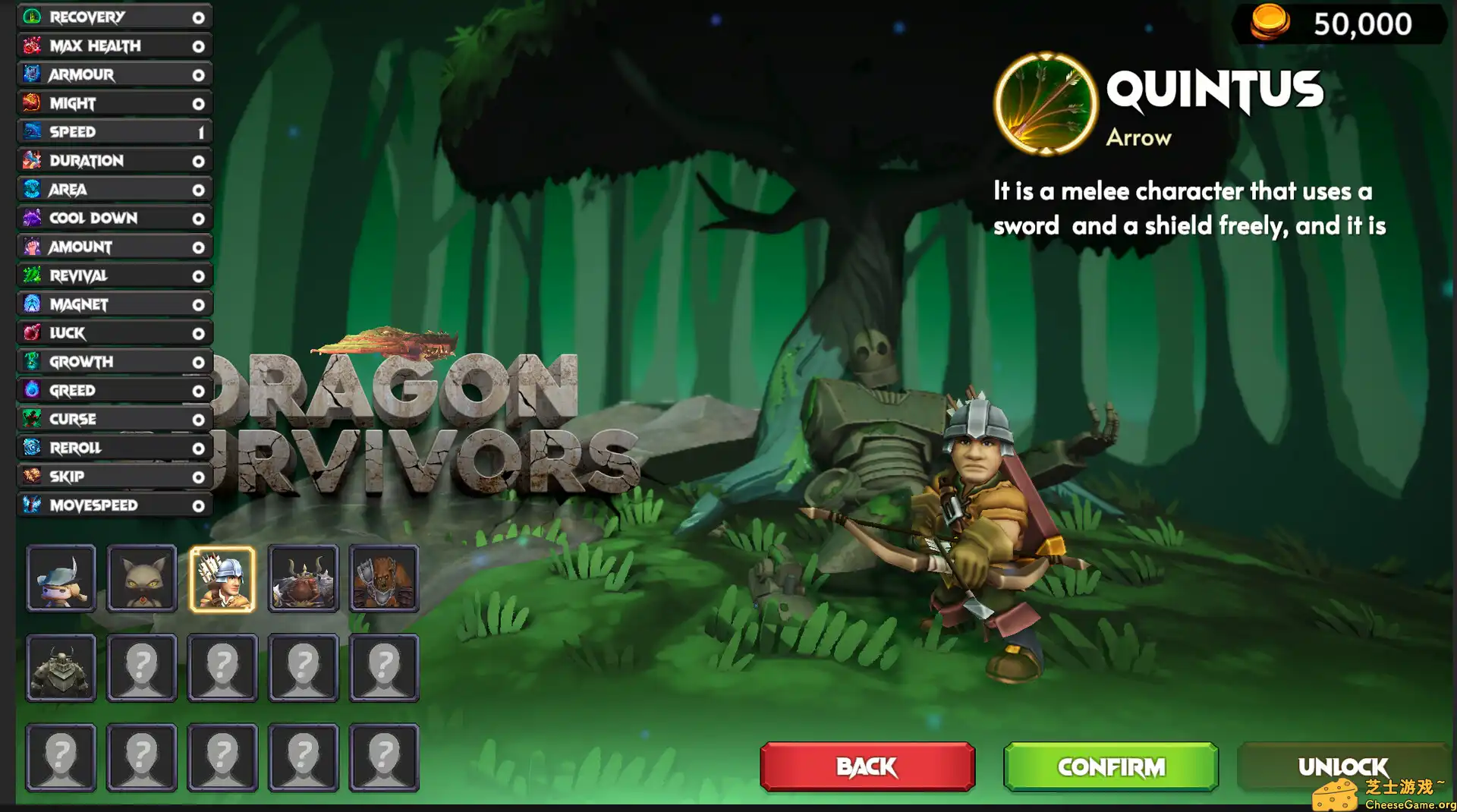
Task: Click the Luck apple icon
Action: point(30,333)
